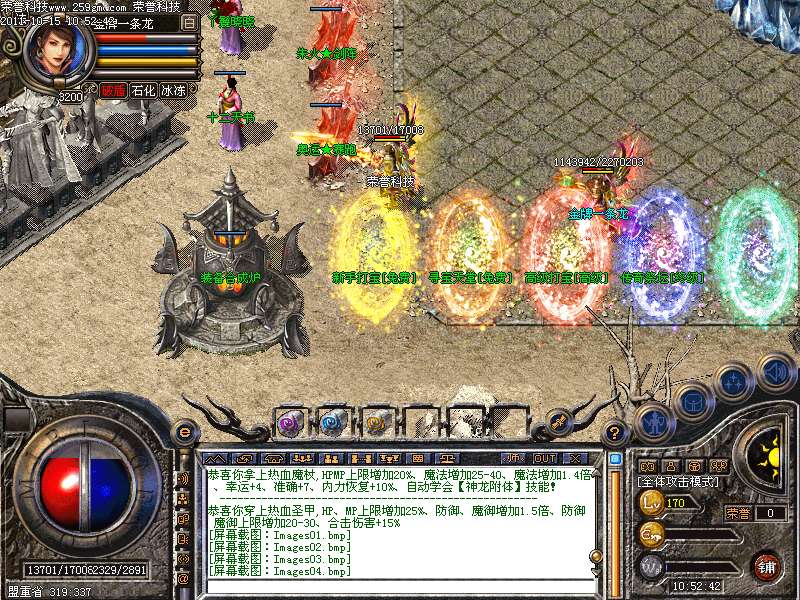Open the character equipment round button

click(x=652, y=421)
